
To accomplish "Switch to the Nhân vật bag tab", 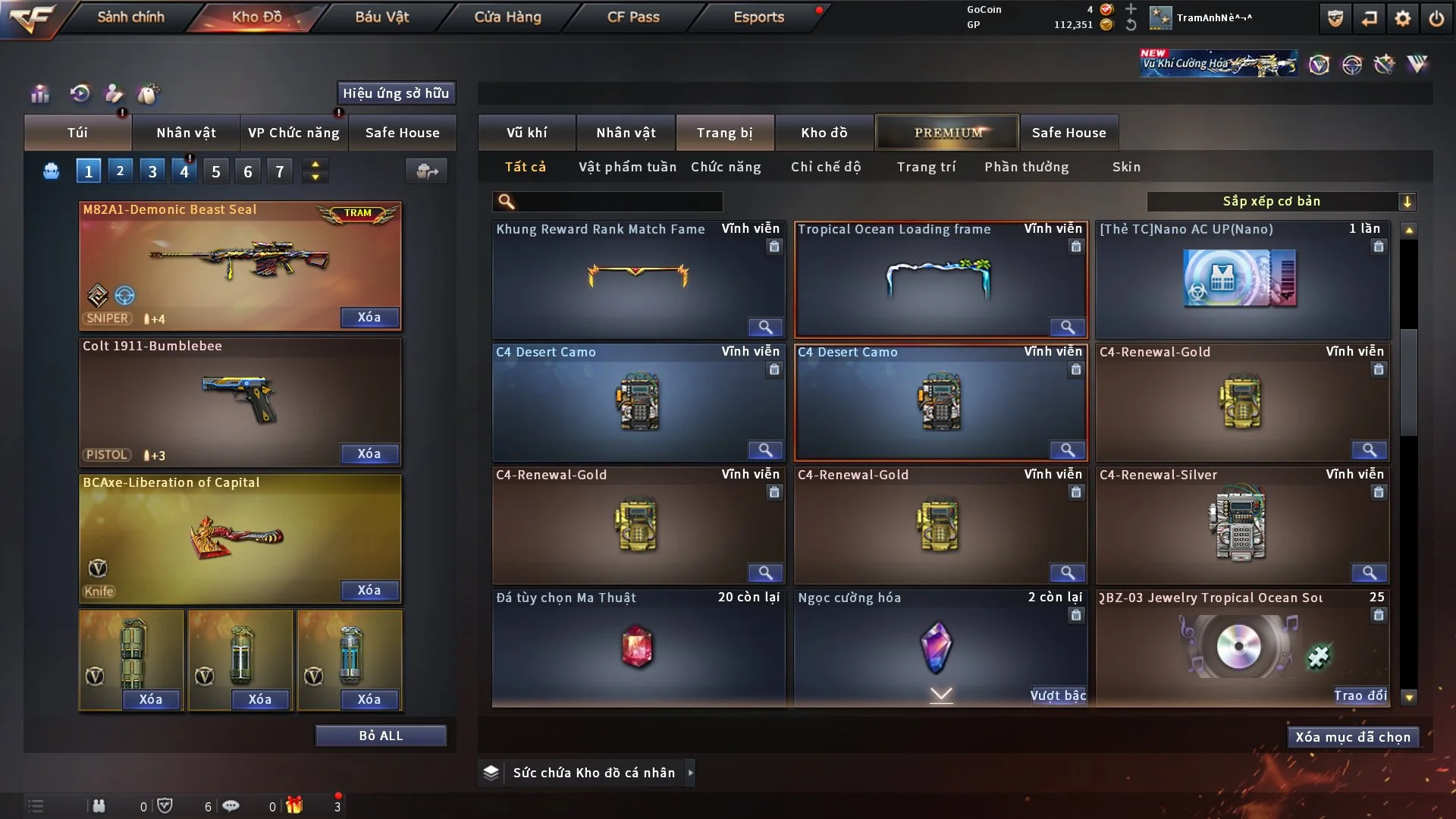I will (186, 133).
